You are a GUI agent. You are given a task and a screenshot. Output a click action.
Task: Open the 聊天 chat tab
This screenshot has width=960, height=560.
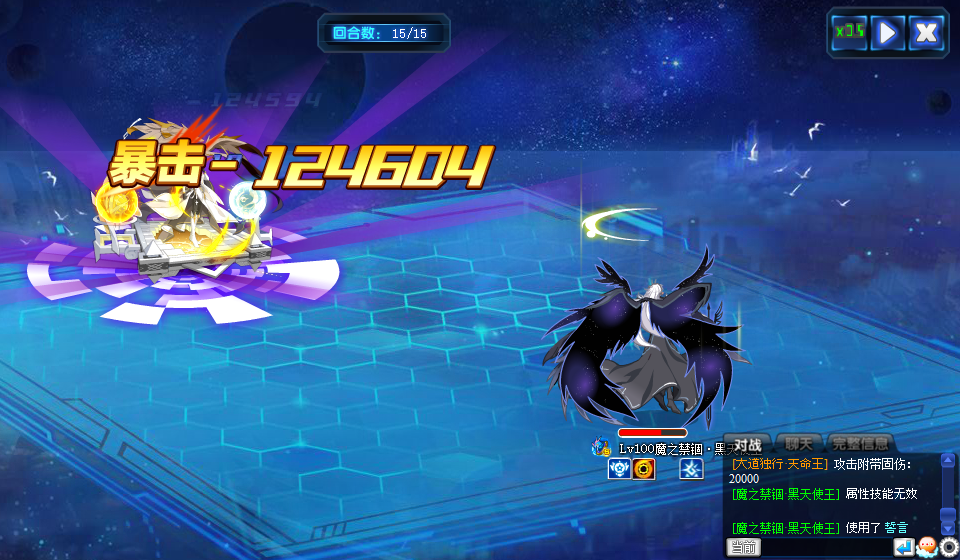799,444
